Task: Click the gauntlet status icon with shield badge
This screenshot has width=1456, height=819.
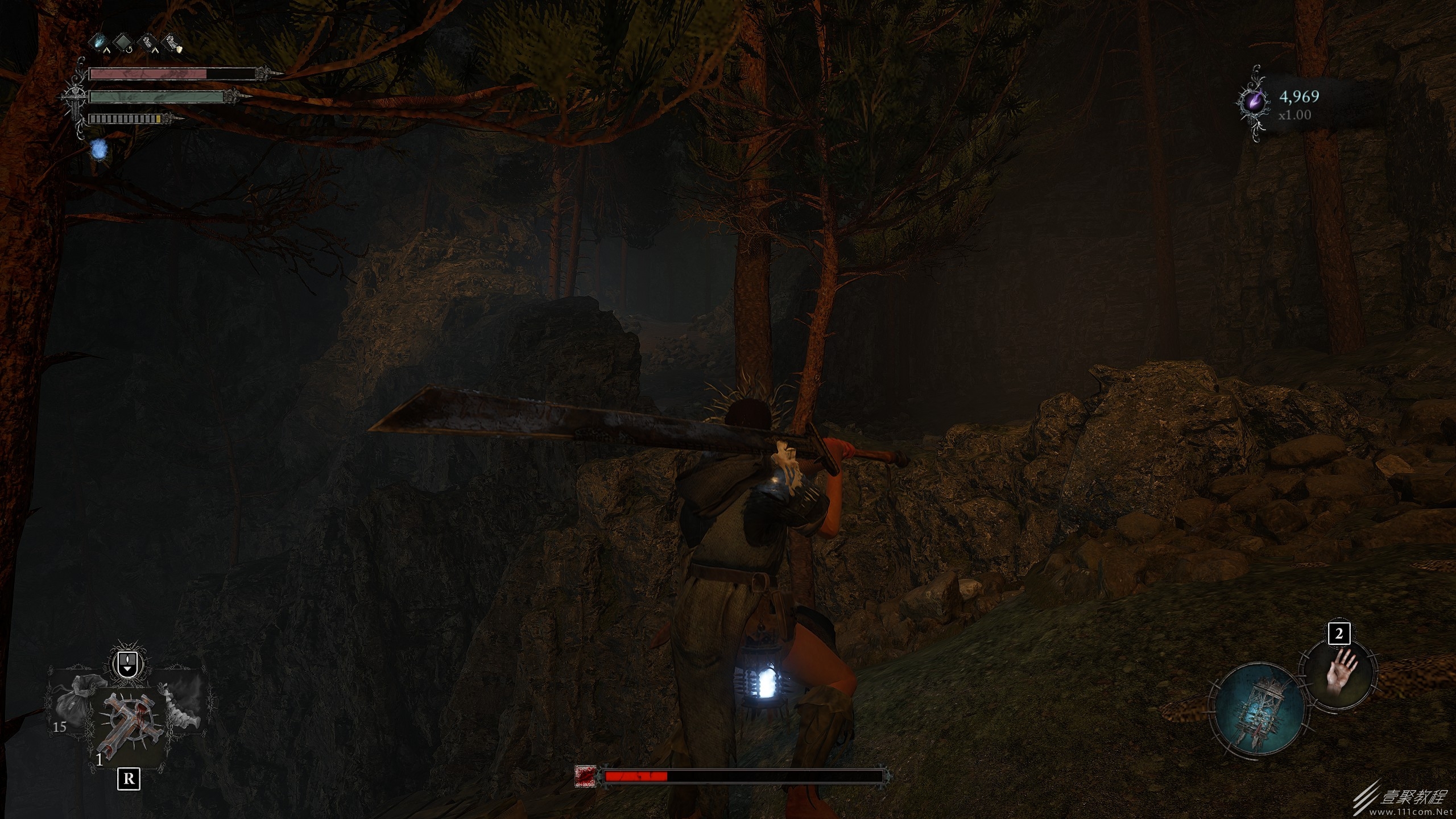Action: pos(171,42)
